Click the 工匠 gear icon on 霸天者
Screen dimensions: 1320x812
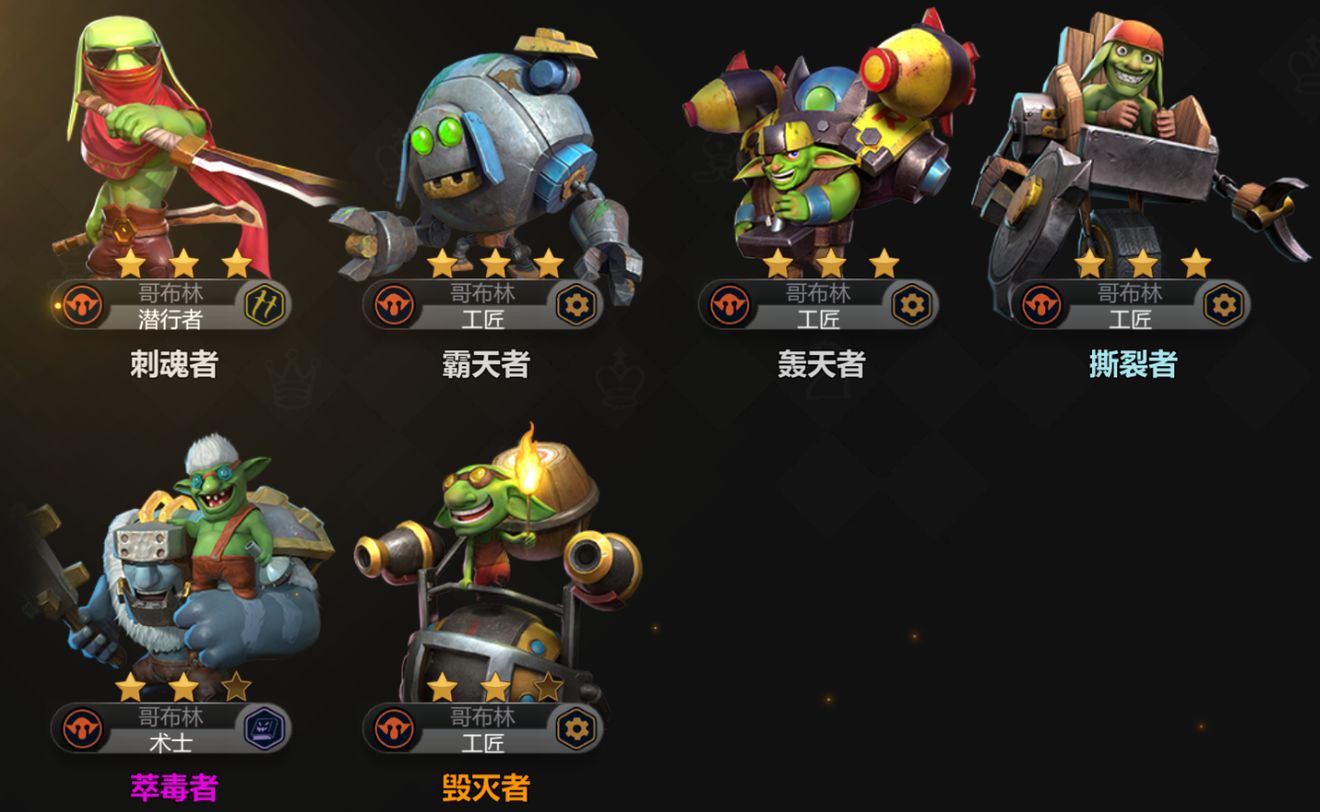coord(577,305)
